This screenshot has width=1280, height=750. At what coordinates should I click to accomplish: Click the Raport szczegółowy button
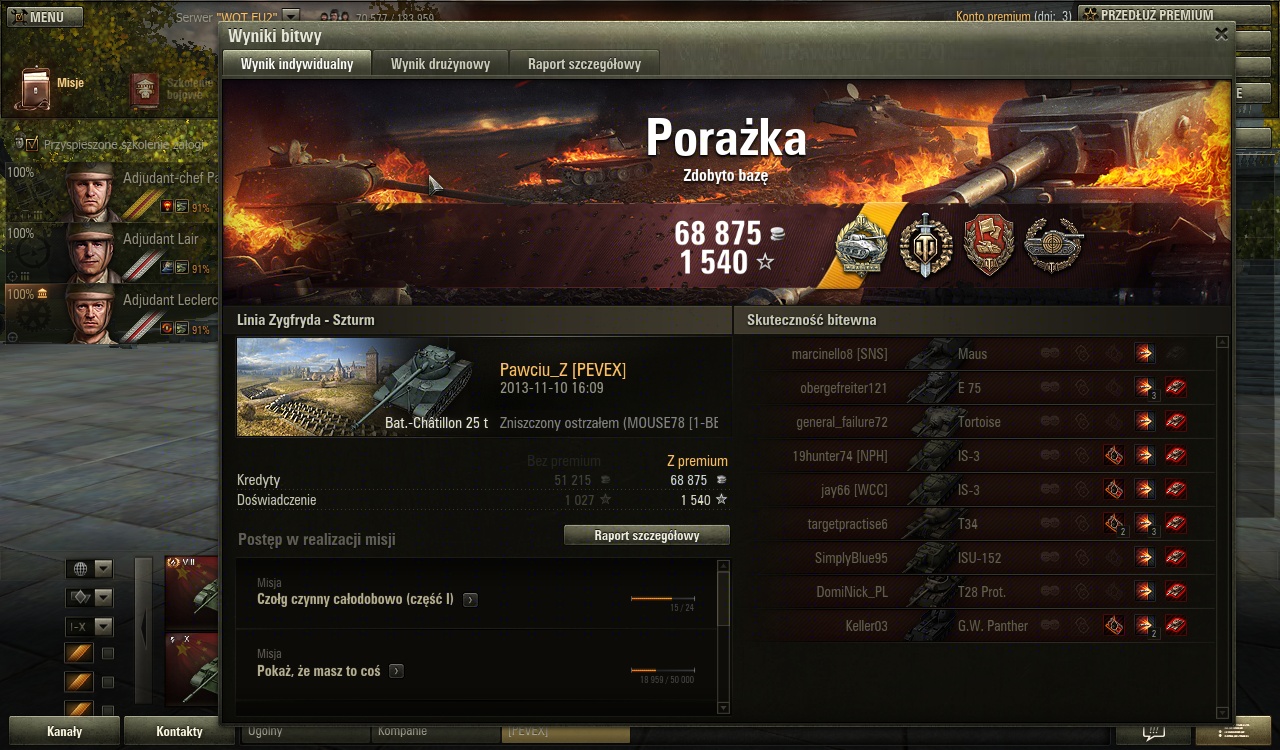pos(646,536)
